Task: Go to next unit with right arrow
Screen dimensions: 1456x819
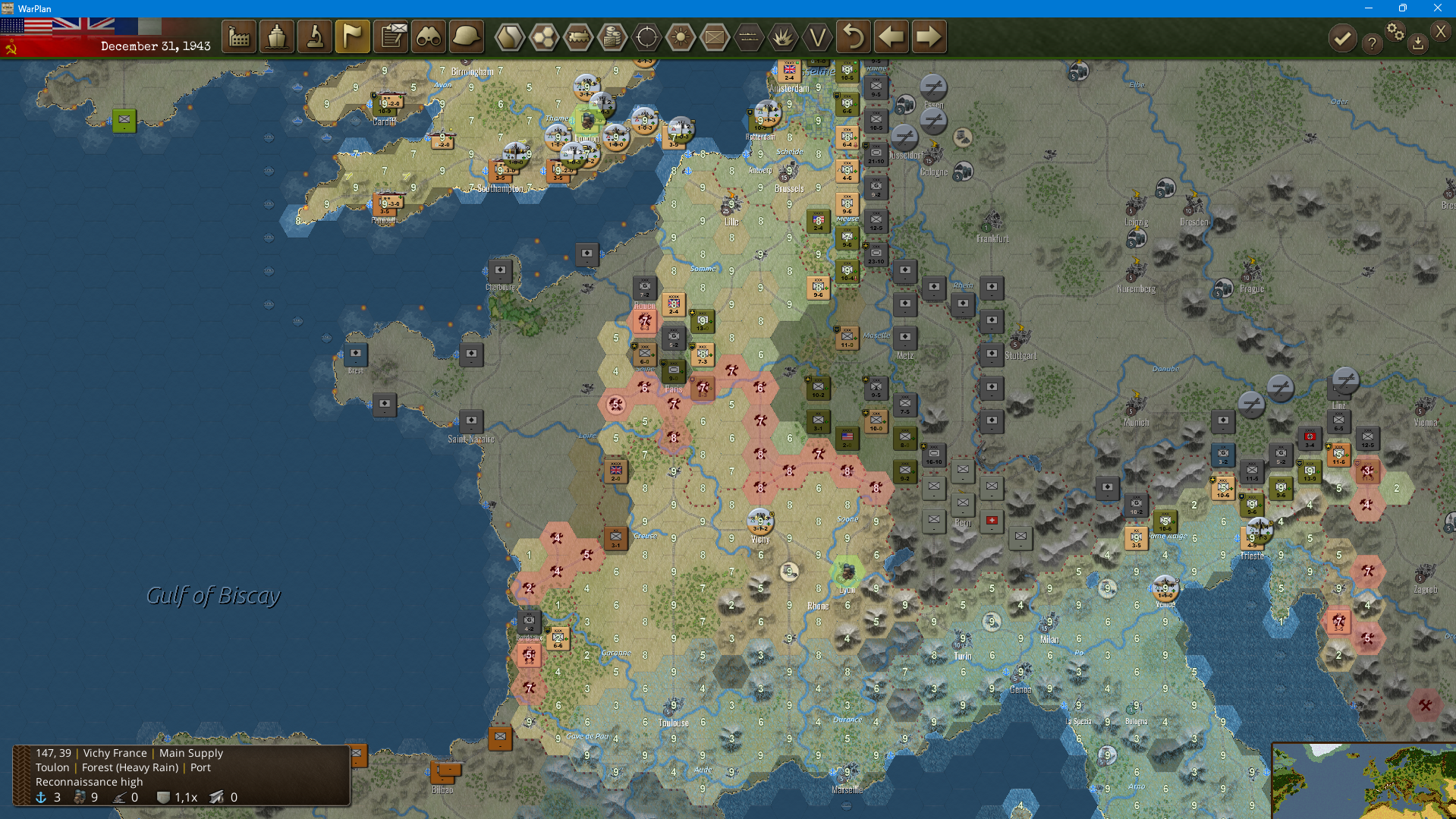Action: click(x=928, y=36)
